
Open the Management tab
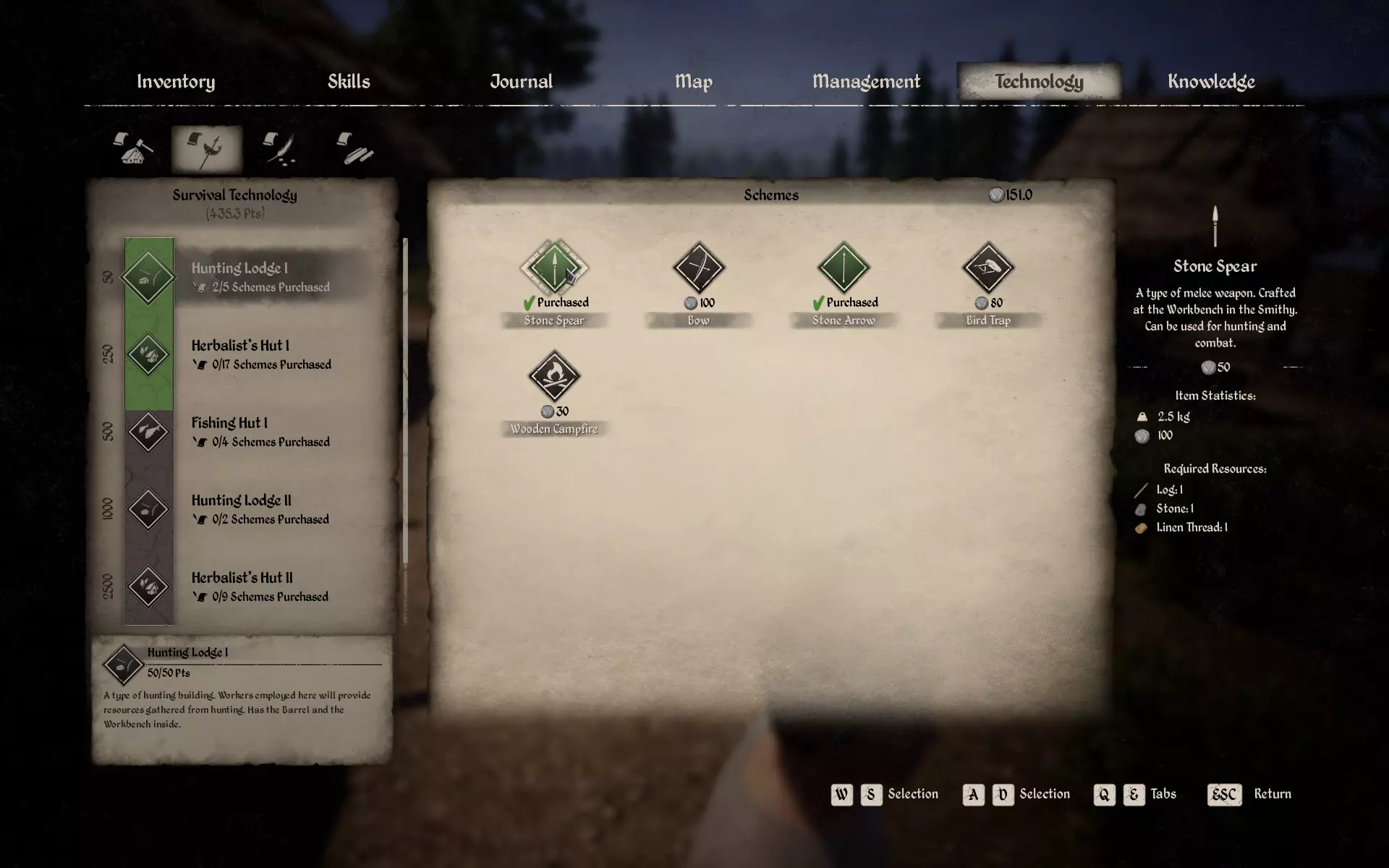point(866,82)
